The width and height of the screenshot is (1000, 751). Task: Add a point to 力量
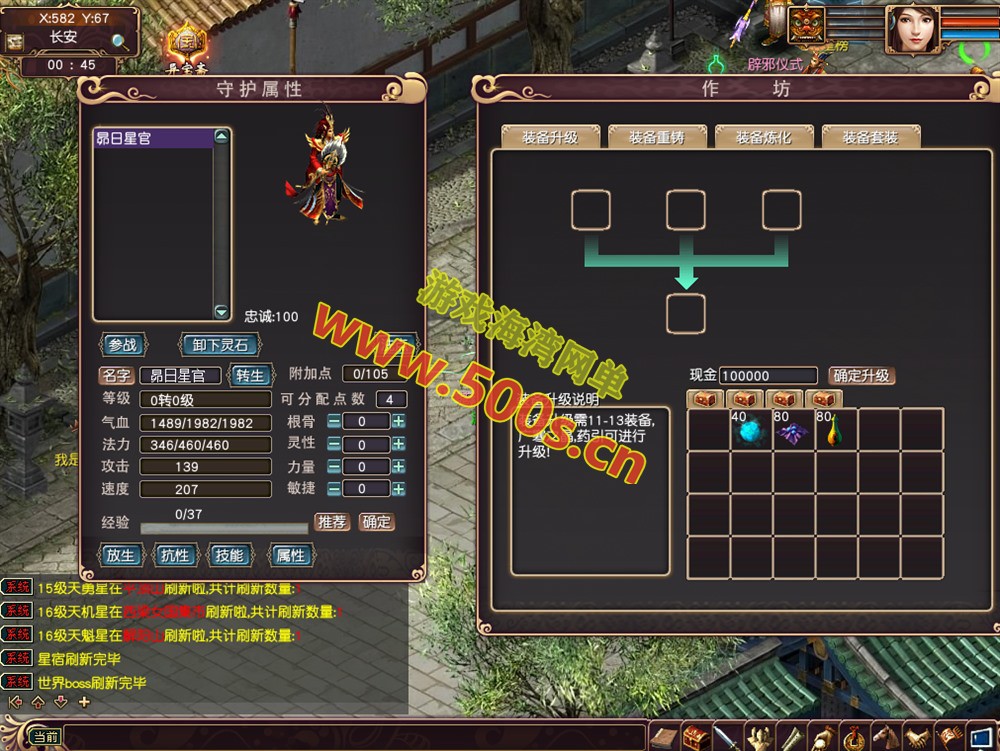point(398,467)
